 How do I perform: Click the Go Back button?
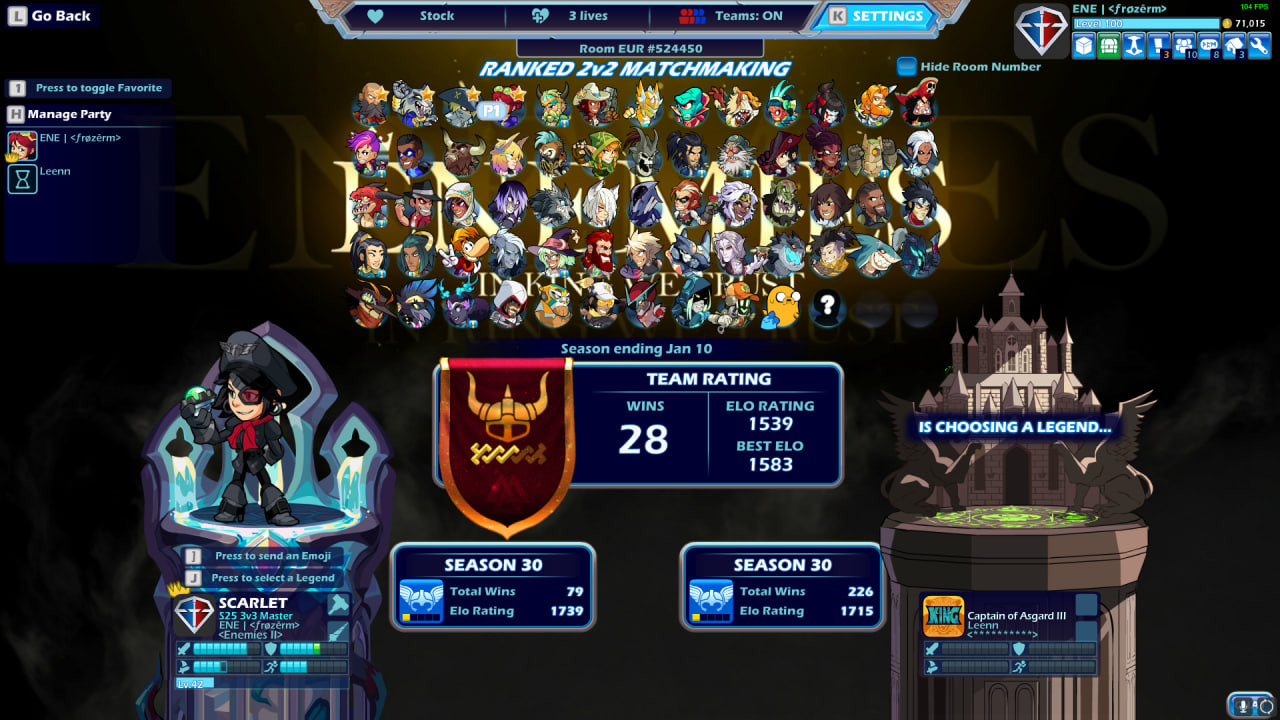click(51, 16)
